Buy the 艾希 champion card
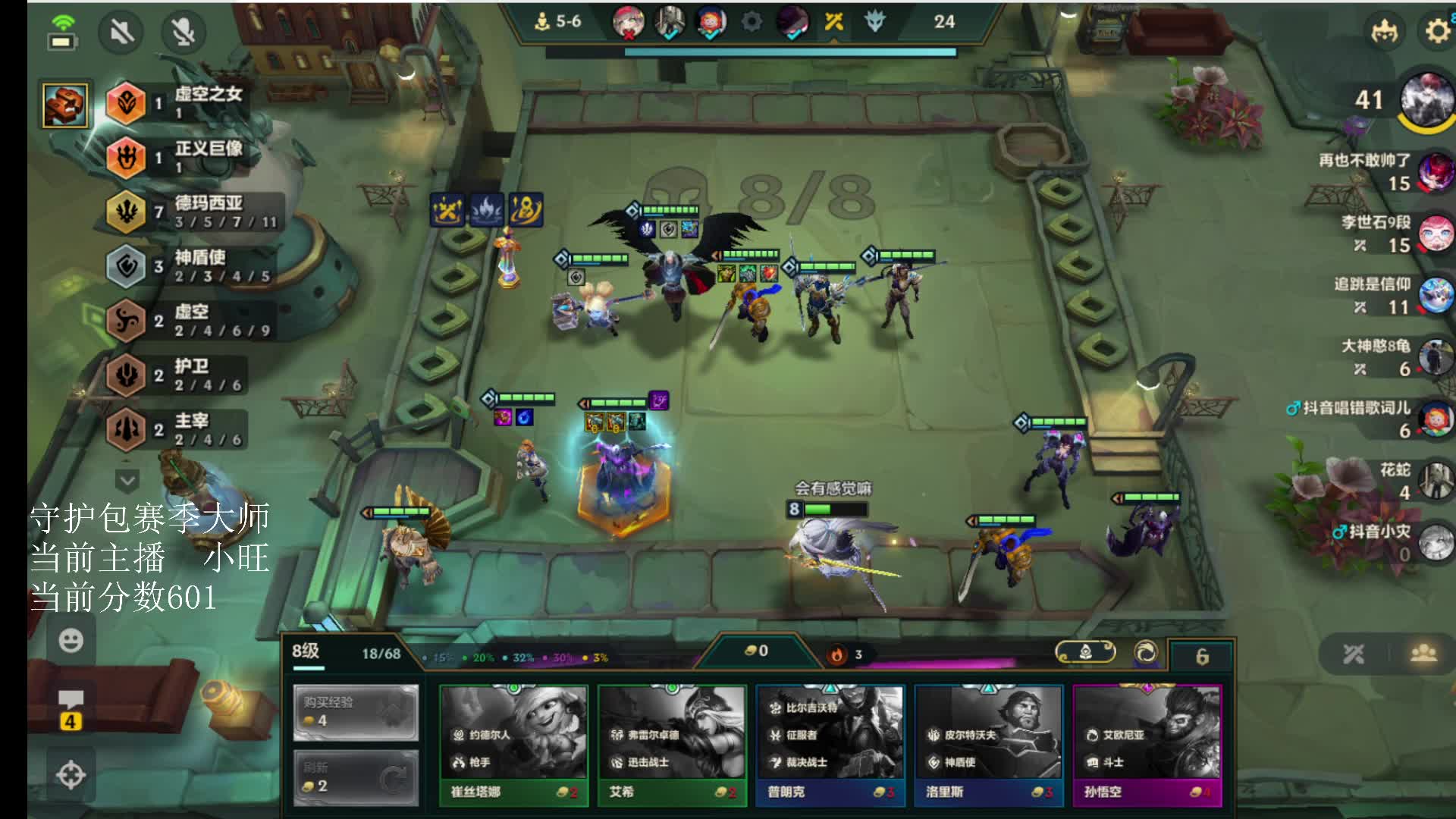The height and width of the screenshot is (819, 1456). 672,743
